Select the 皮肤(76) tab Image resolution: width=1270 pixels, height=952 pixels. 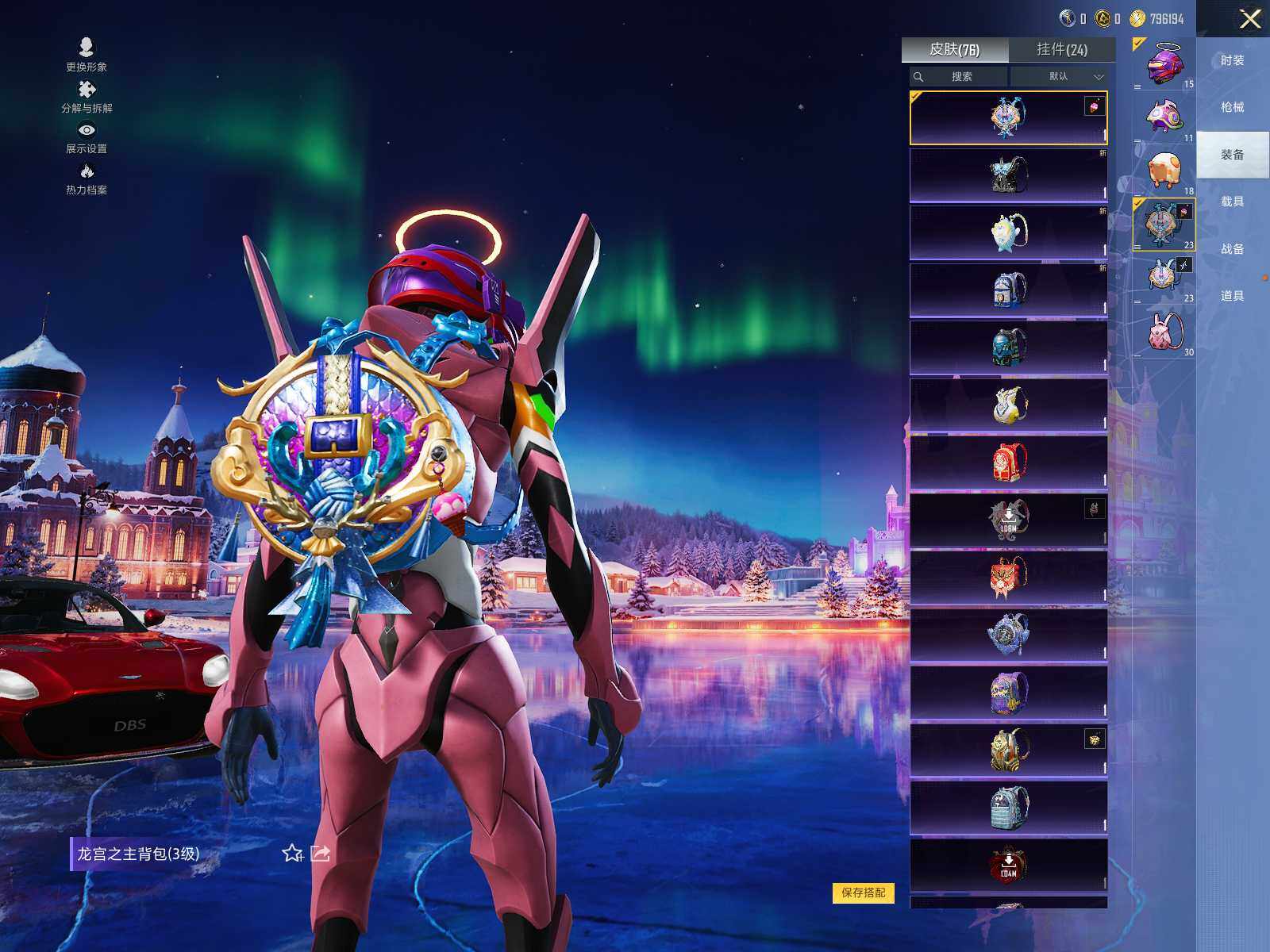tap(954, 50)
